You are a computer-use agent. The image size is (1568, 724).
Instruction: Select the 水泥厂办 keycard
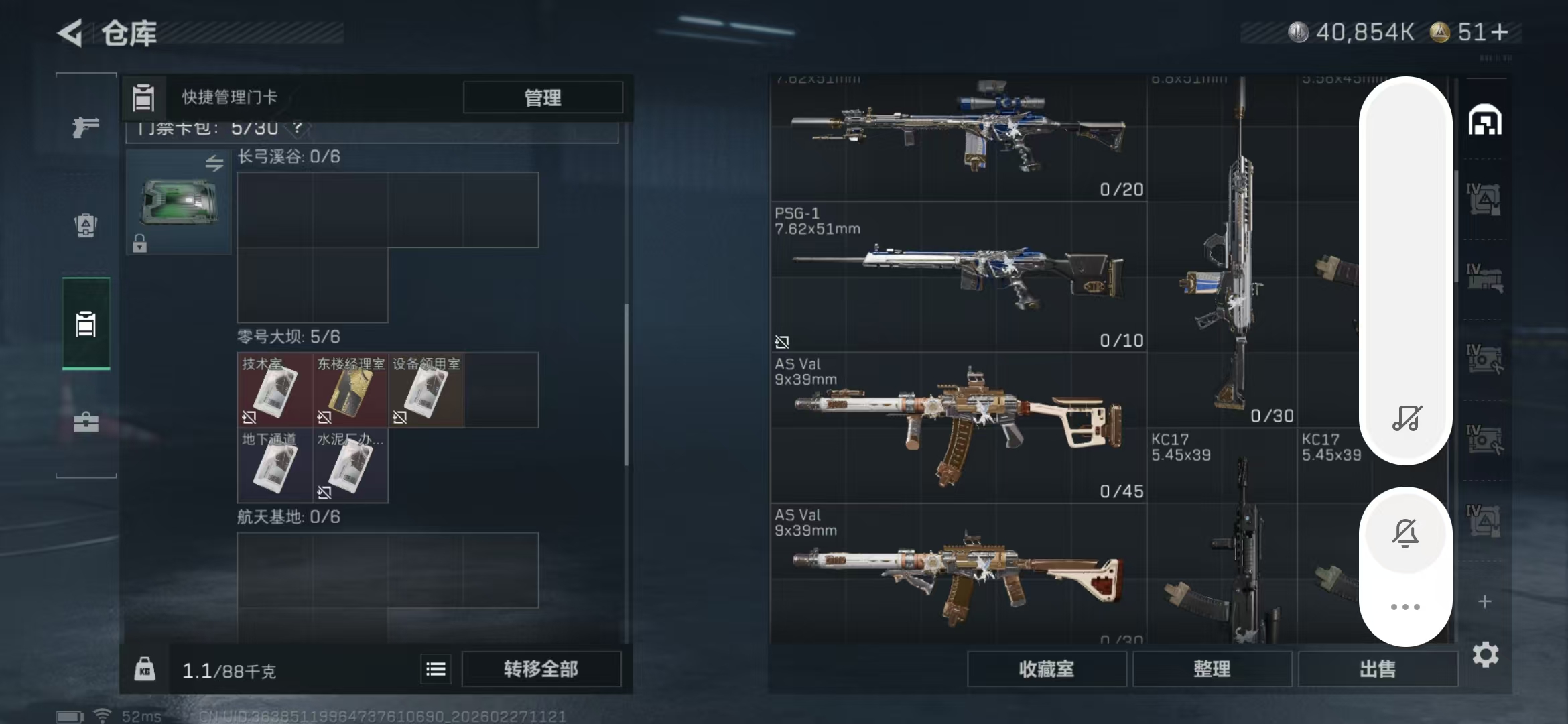[350, 467]
